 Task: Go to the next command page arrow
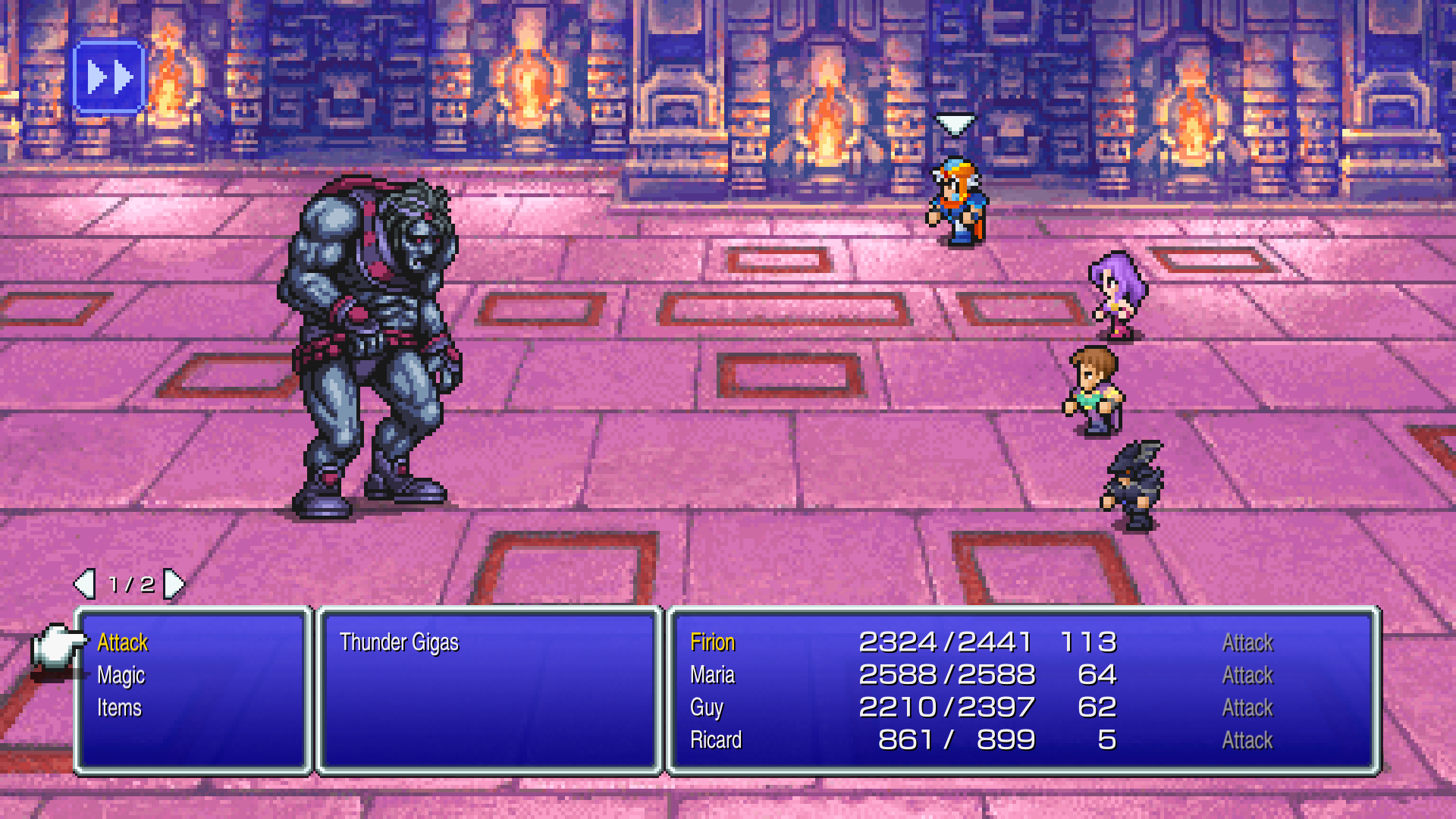pos(174,584)
